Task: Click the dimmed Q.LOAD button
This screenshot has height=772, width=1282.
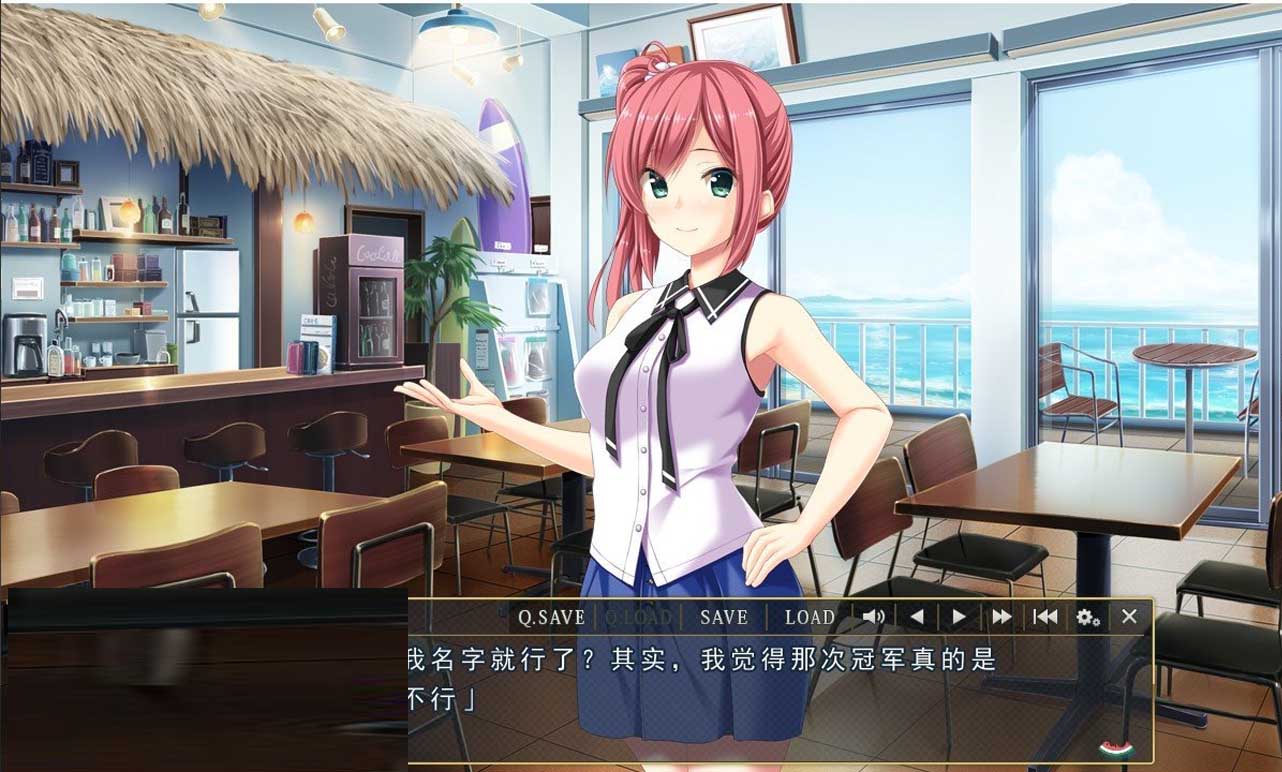Action: (637, 617)
